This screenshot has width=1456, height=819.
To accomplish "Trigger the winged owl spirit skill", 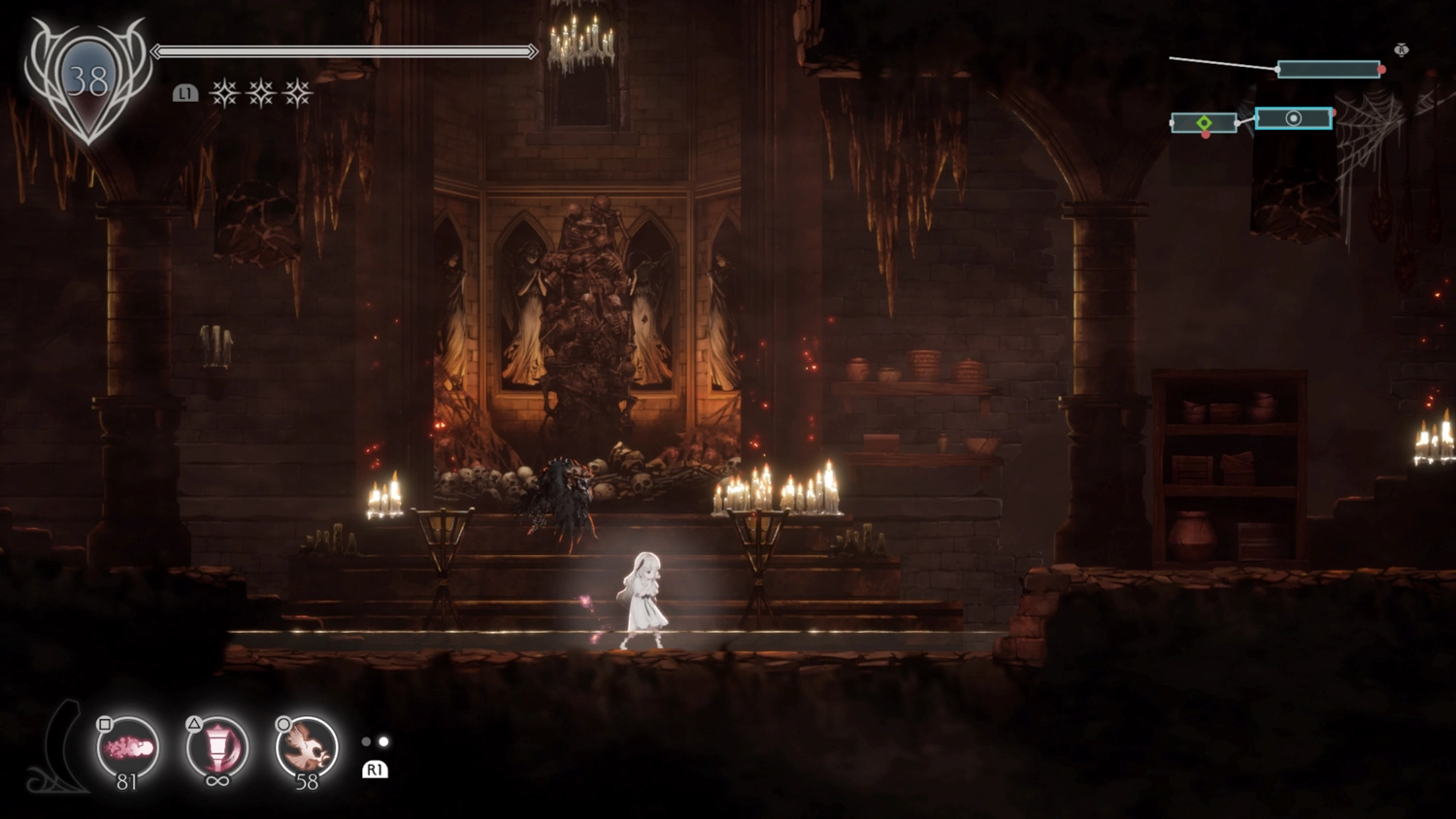I will point(307,748).
